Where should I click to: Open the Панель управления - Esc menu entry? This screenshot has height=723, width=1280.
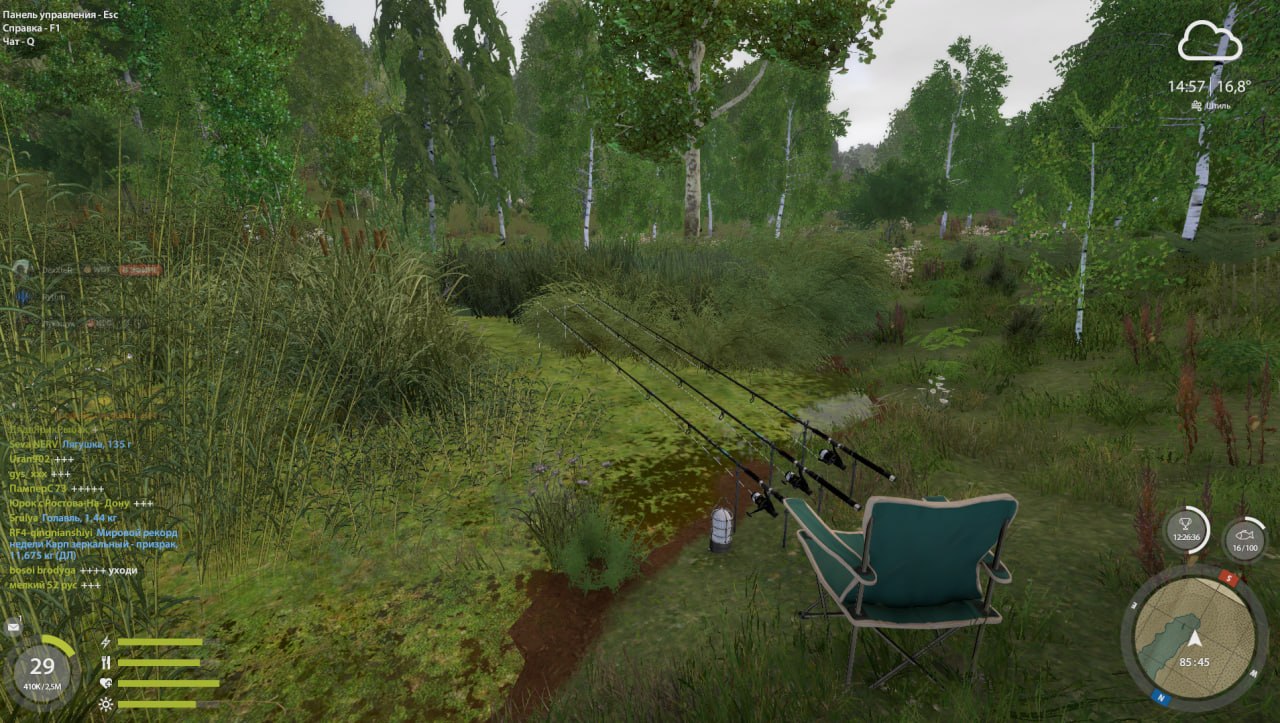click(60, 15)
